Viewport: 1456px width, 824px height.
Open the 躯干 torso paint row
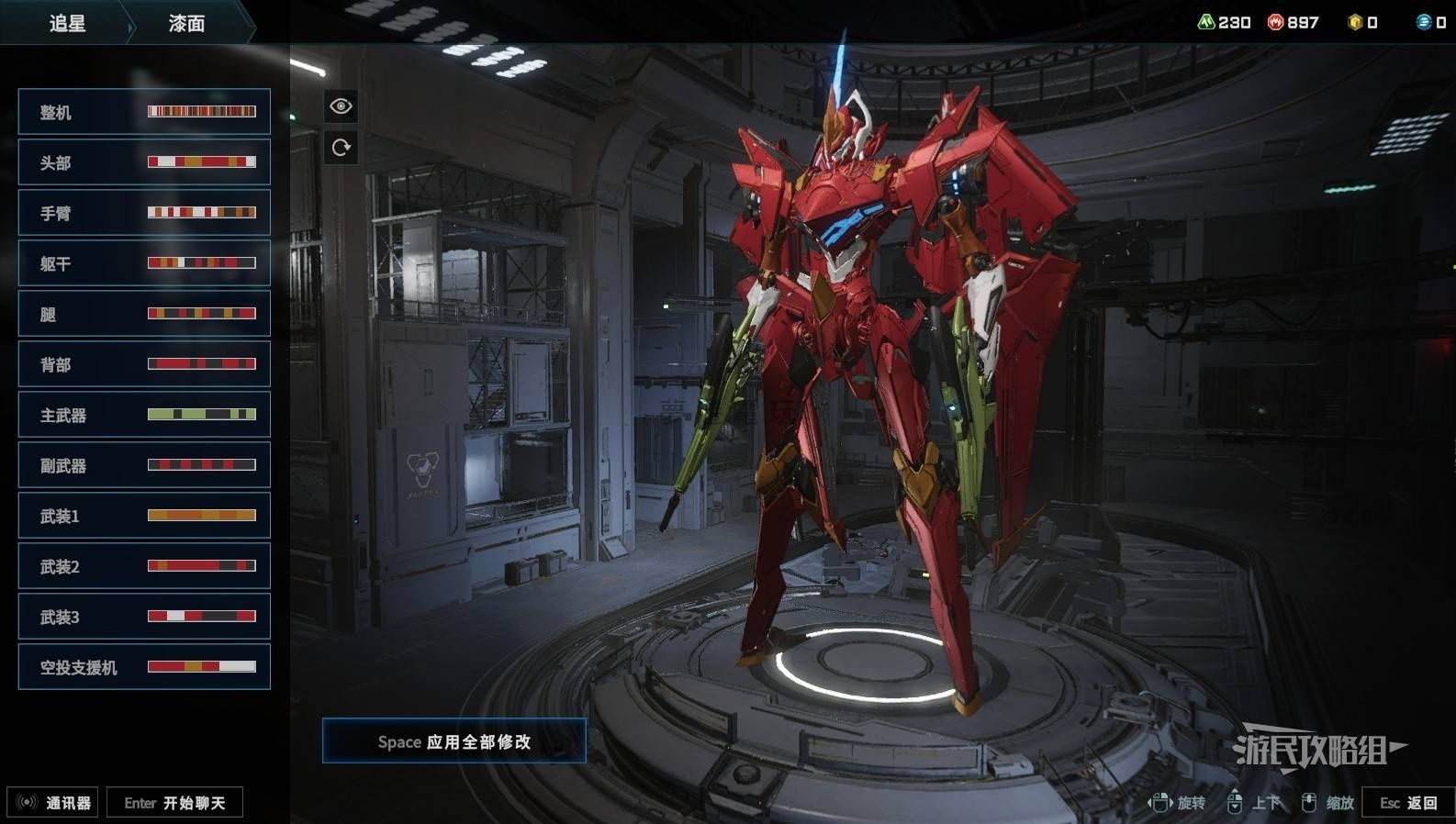pos(144,263)
